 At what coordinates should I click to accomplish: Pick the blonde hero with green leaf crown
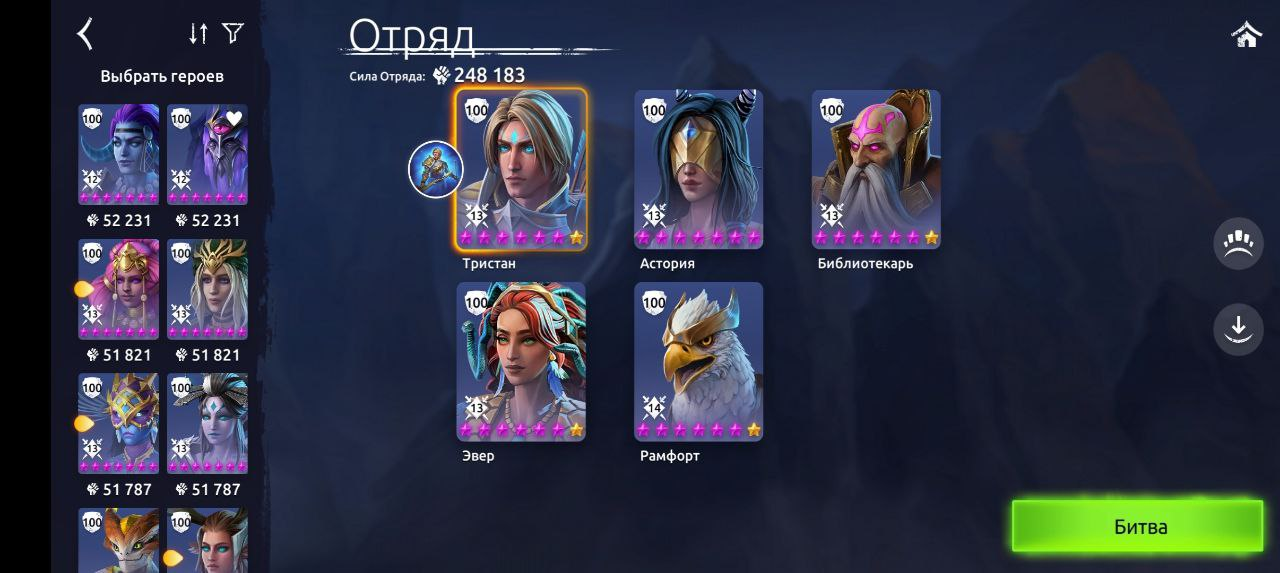tap(207, 290)
